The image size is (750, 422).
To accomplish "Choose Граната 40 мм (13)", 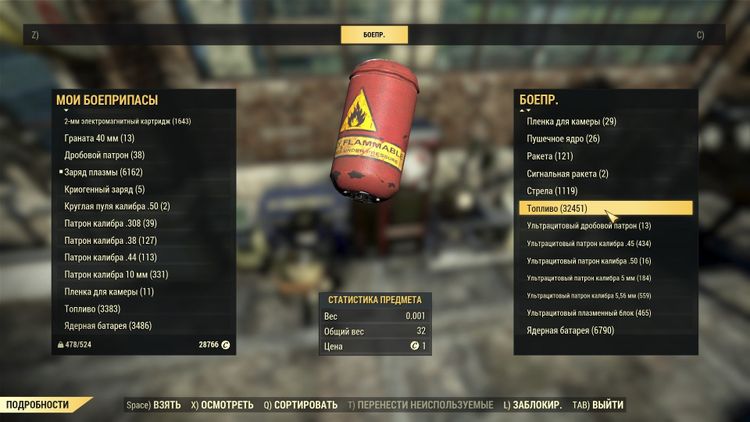I will [99, 138].
